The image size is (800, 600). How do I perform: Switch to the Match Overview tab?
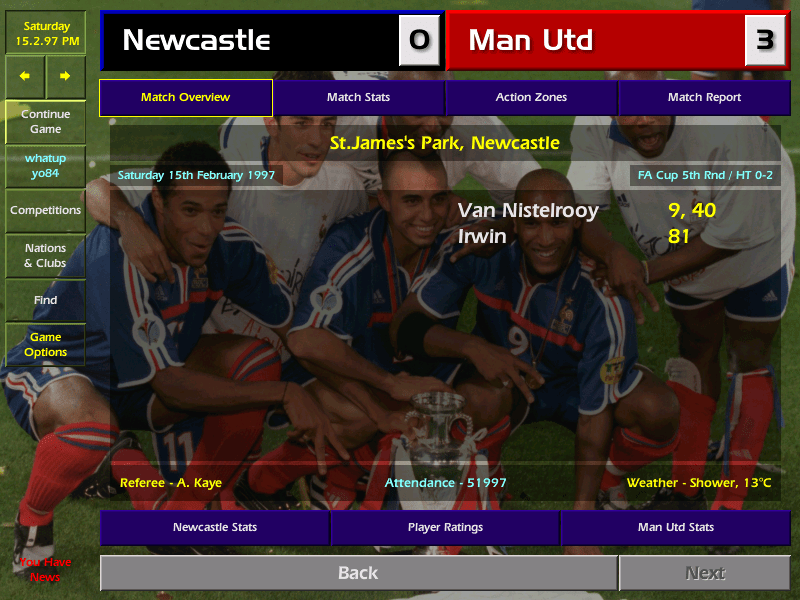(x=185, y=98)
